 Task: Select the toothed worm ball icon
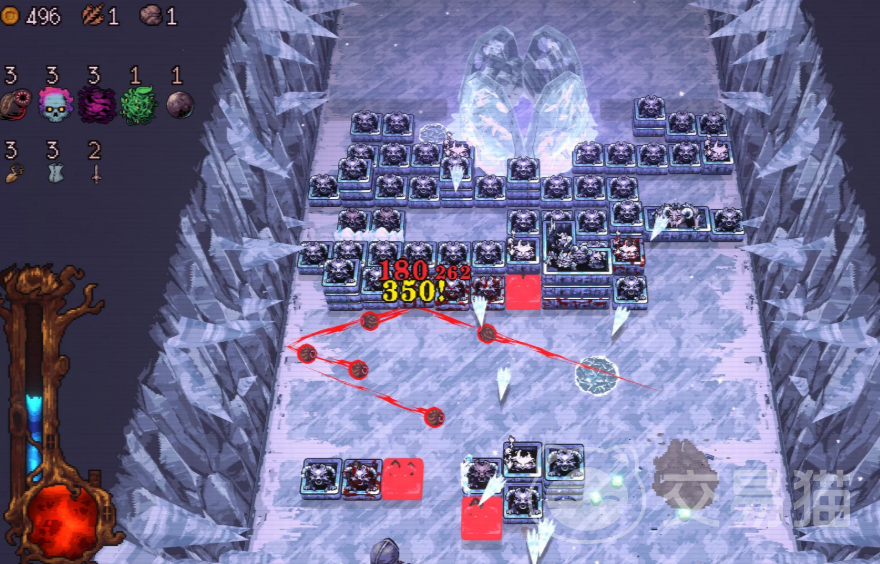pyautogui.click(x=17, y=104)
